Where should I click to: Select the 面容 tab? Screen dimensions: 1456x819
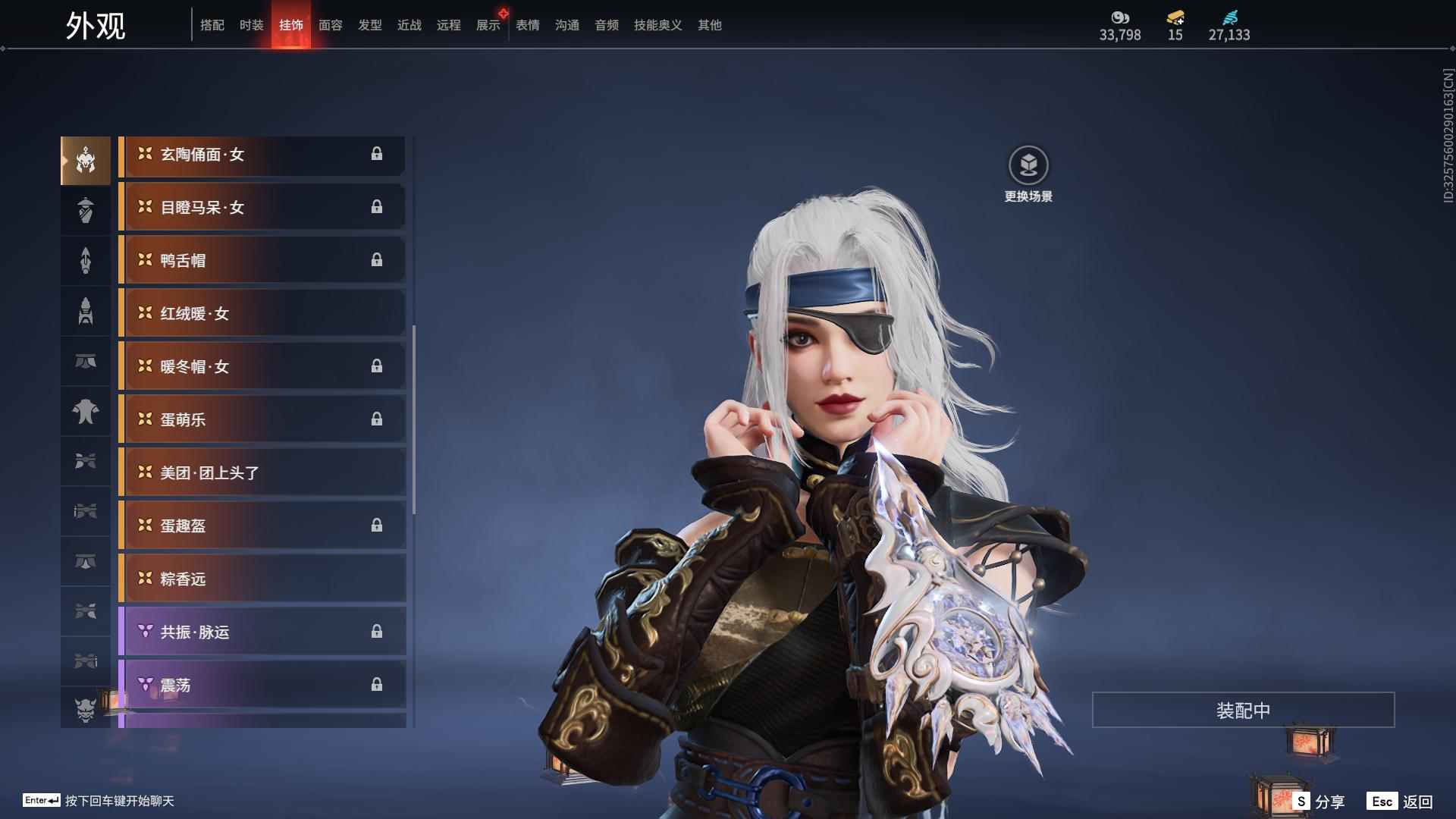331,25
